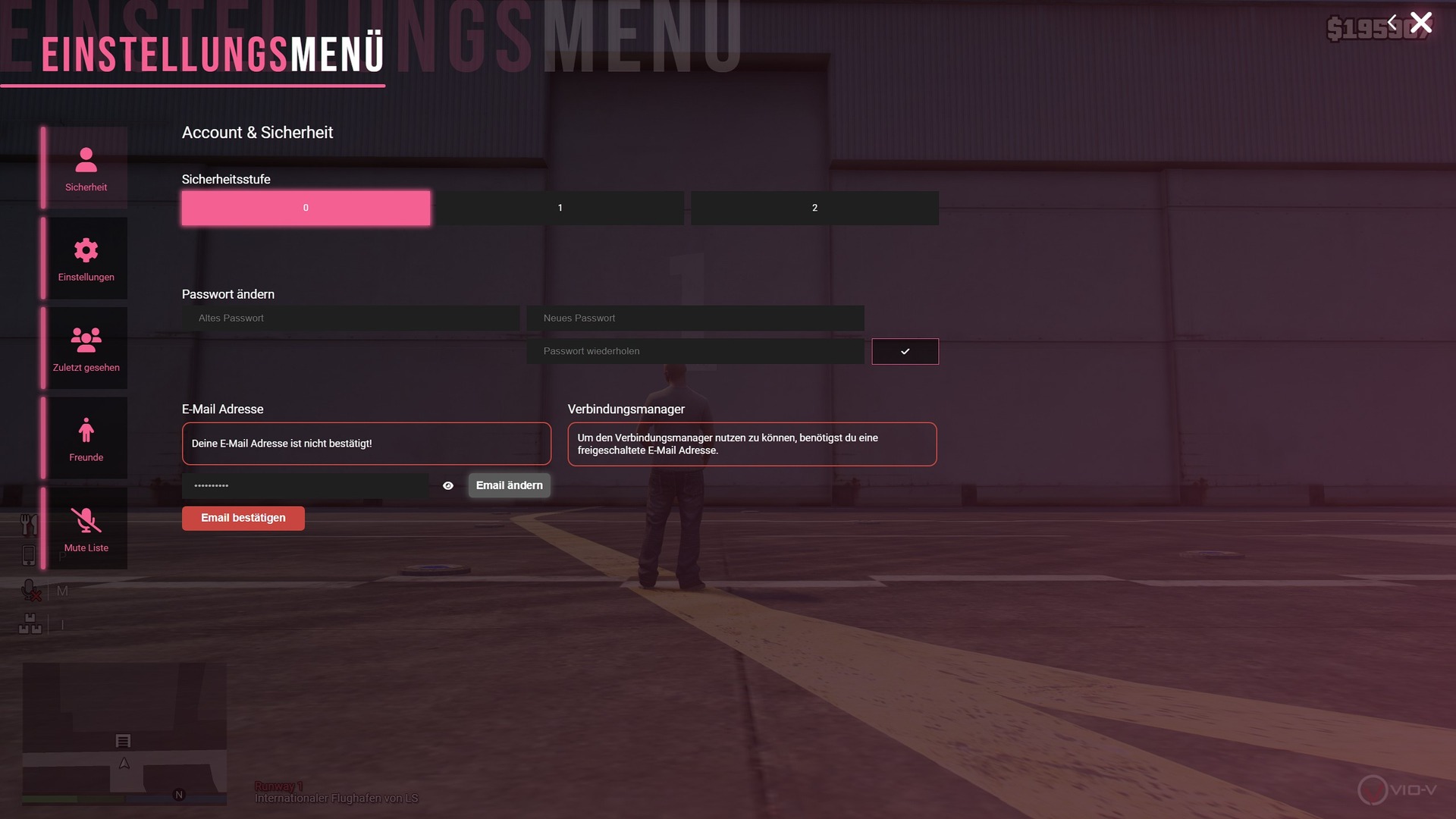The height and width of the screenshot is (819, 1456).
Task: Open the Sicherheit tab
Action: click(86, 168)
